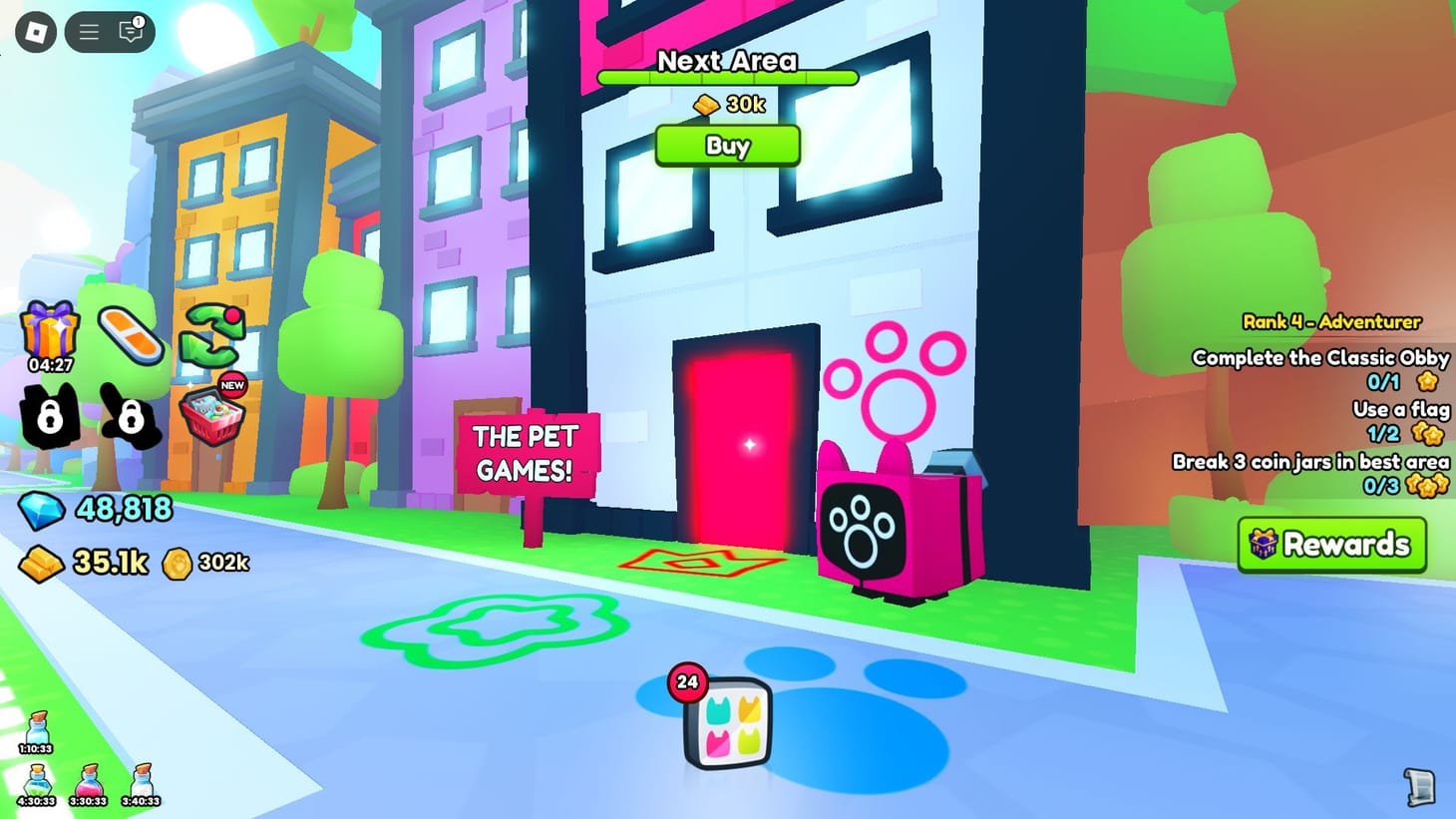This screenshot has height=819, width=1456.
Task: Open the Roblox hamburger menu
Action: [x=88, y=31]
